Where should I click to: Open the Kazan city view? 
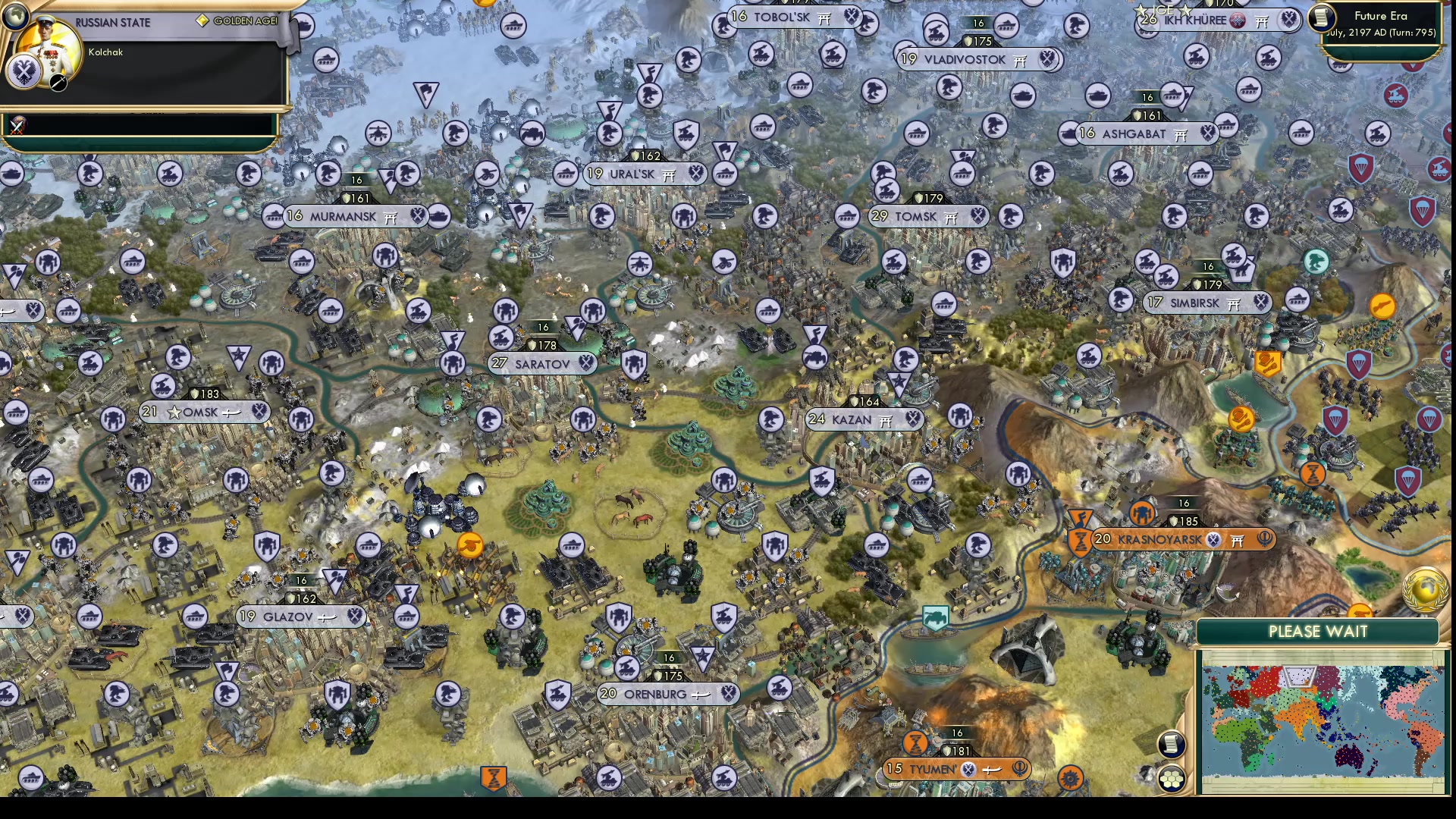pyautogui.click(x=853, y=419)
